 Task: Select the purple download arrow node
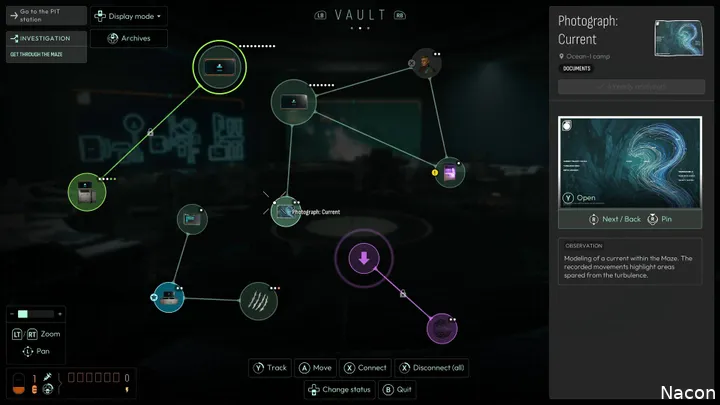point(364,260)
